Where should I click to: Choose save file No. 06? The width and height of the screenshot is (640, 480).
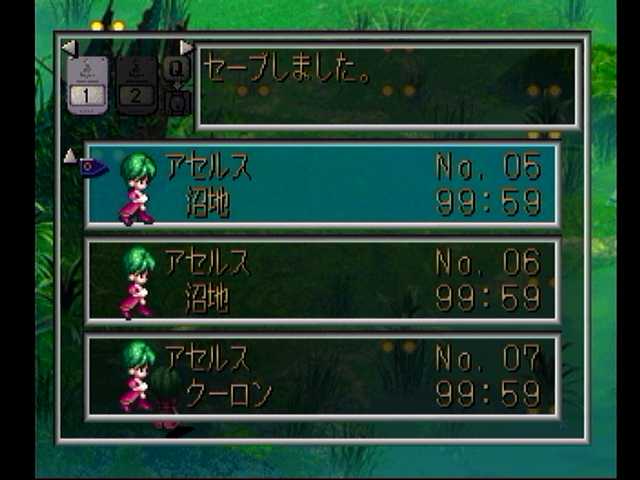322,281
